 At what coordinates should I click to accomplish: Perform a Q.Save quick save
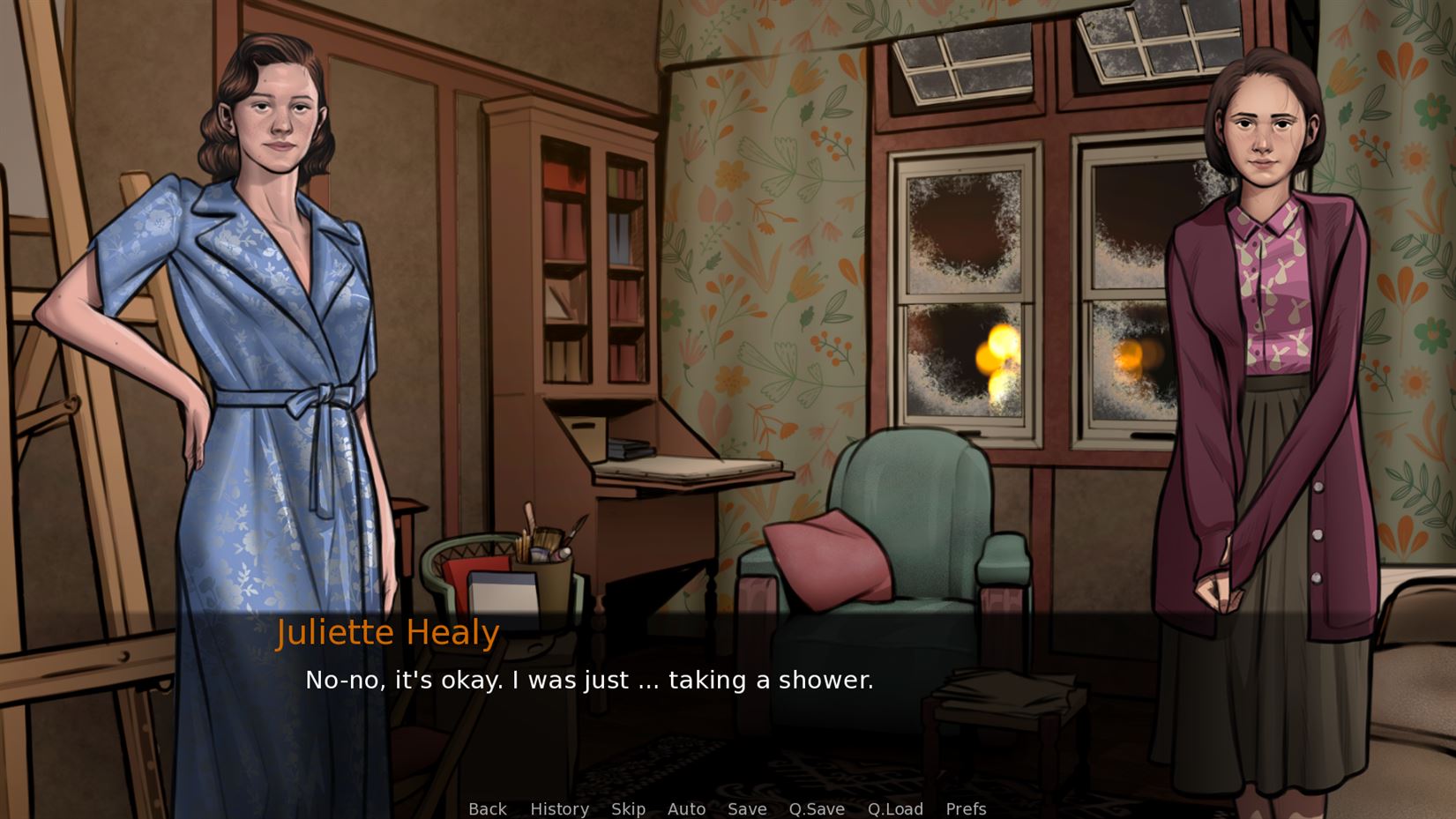[x=816, y=809]
